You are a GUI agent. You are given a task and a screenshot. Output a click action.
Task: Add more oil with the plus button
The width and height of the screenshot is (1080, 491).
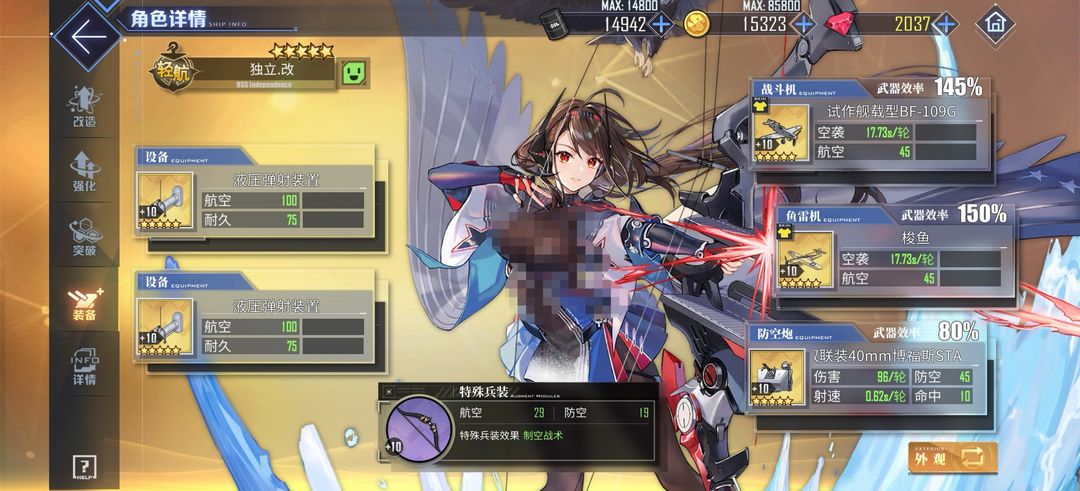pos(661,24)
